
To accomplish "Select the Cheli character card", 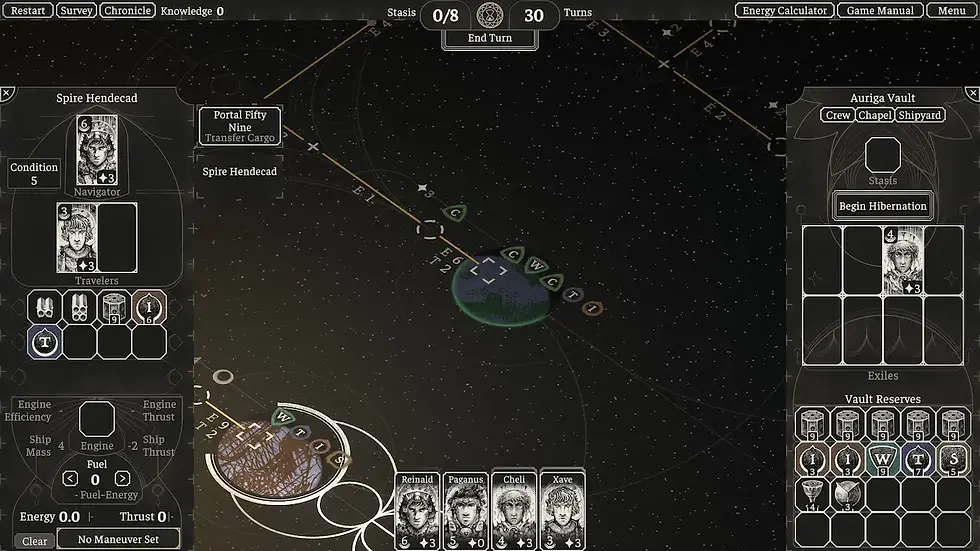I will (514, 510).
